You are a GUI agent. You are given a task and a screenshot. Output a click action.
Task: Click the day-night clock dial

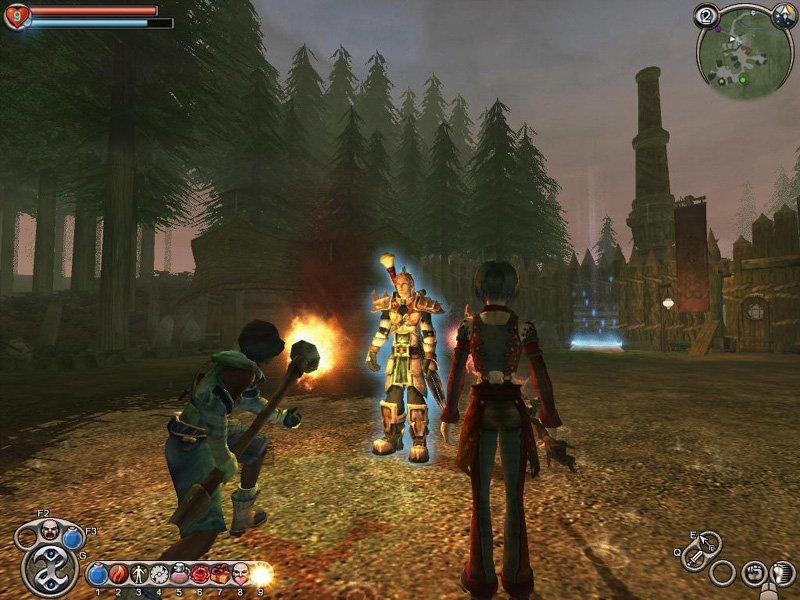tap(783, 16)
